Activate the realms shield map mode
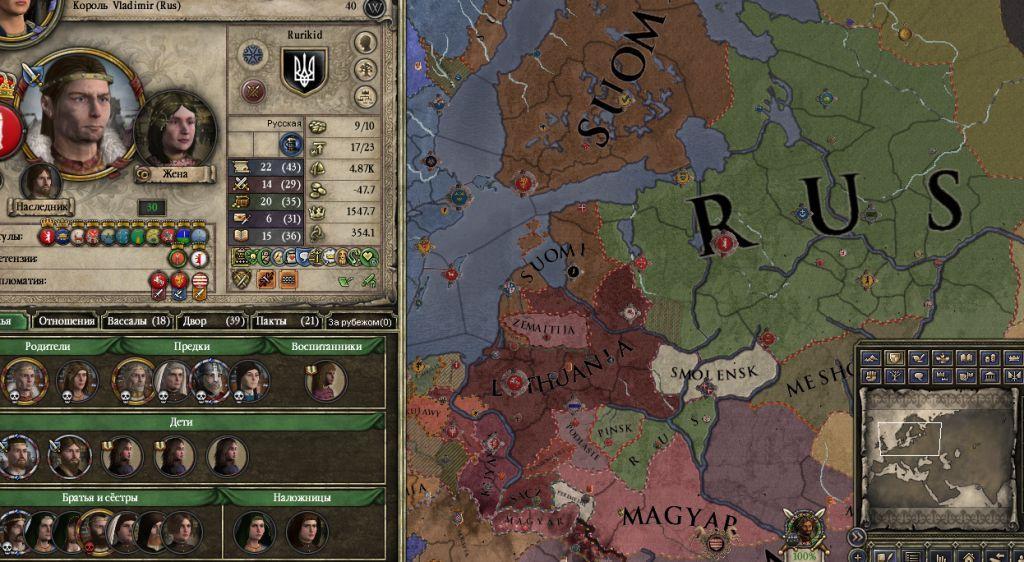This screenshot has width=1024, height=562. click(x=895, y=358)
